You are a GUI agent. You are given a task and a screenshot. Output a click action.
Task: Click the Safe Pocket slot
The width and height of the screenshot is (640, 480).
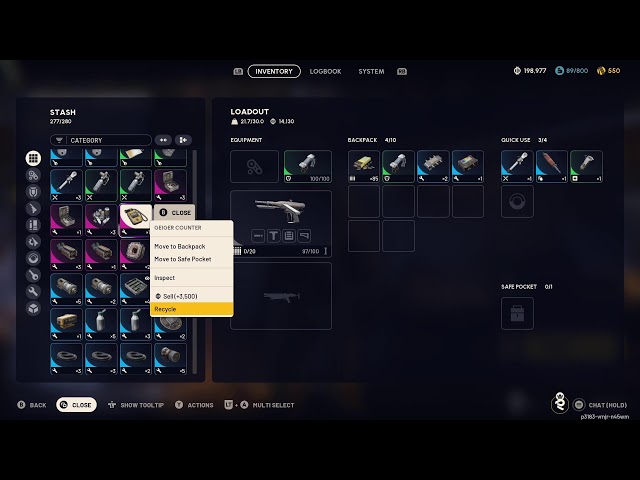tap(517, 313)
